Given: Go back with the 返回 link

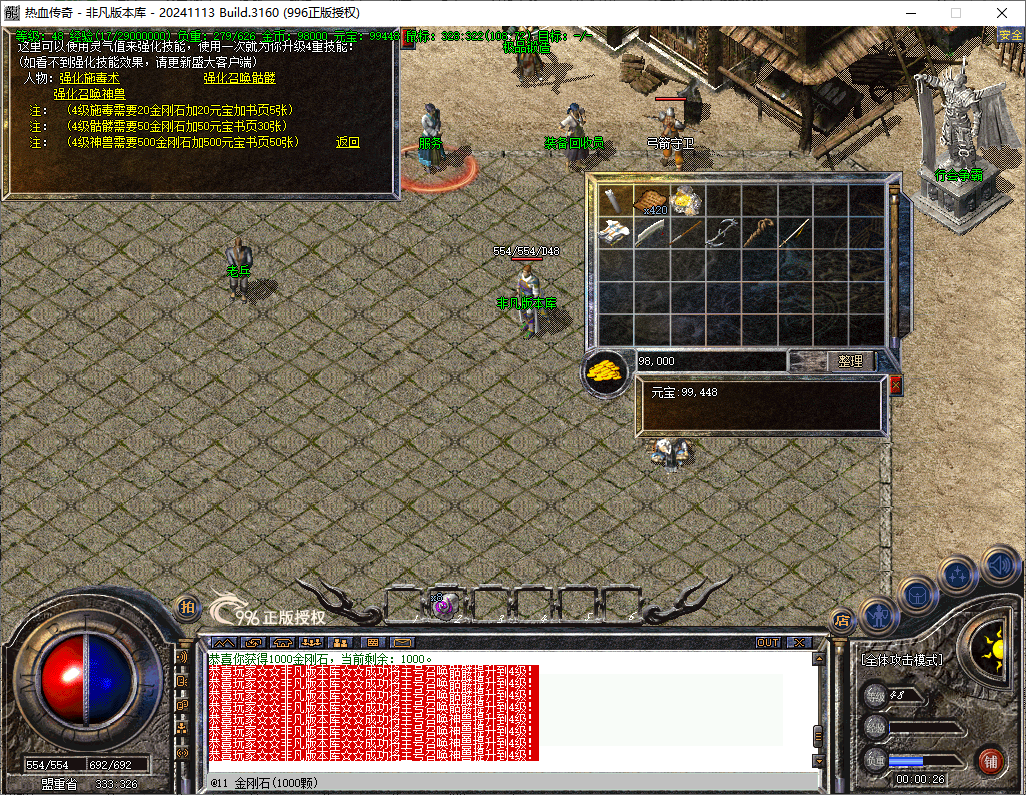Looking at the screenshot, I should [x=347, y=142].
